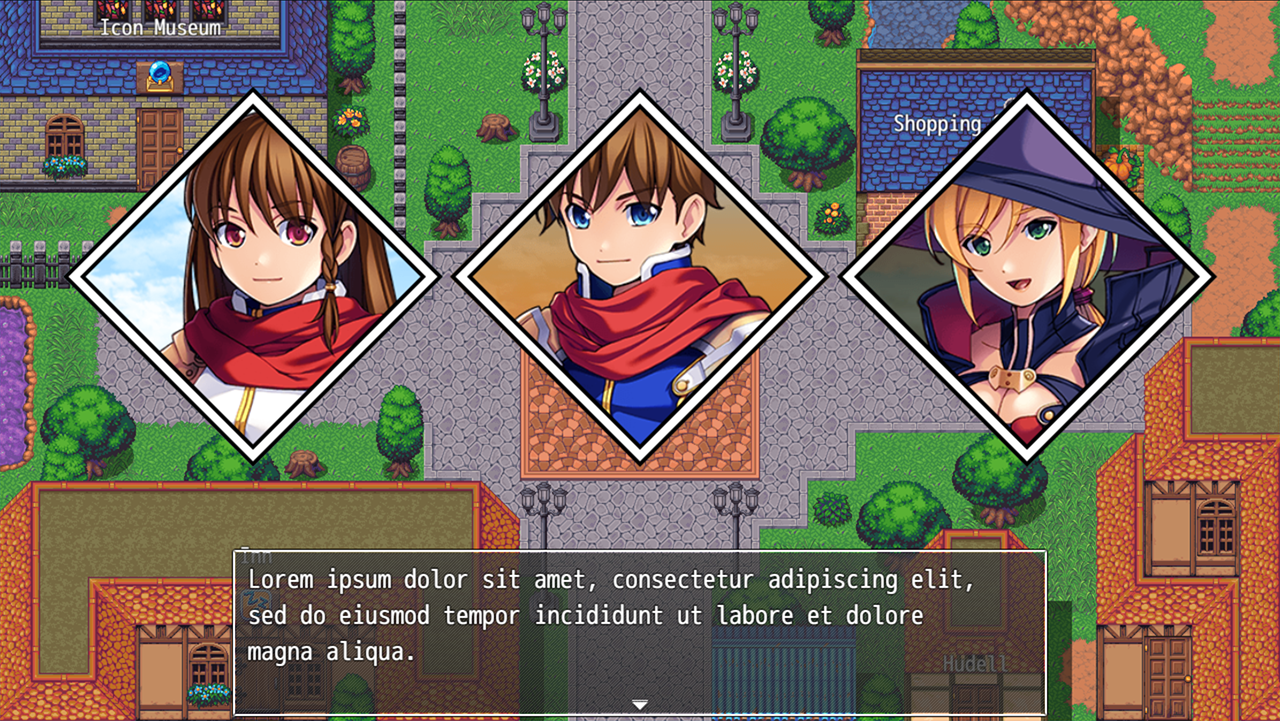The image size is (1280, 721).
Task: Click the dialogue continue arrow
Action: pos(640,705)
